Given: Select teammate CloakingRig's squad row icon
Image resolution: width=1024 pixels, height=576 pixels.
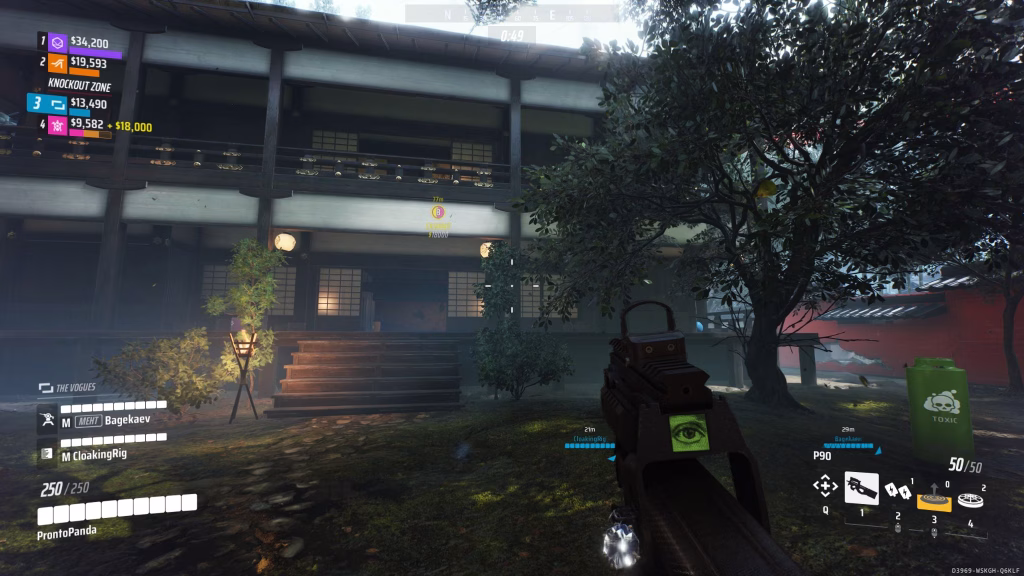Looking at the screenshot, I should [x=47, y=455].
